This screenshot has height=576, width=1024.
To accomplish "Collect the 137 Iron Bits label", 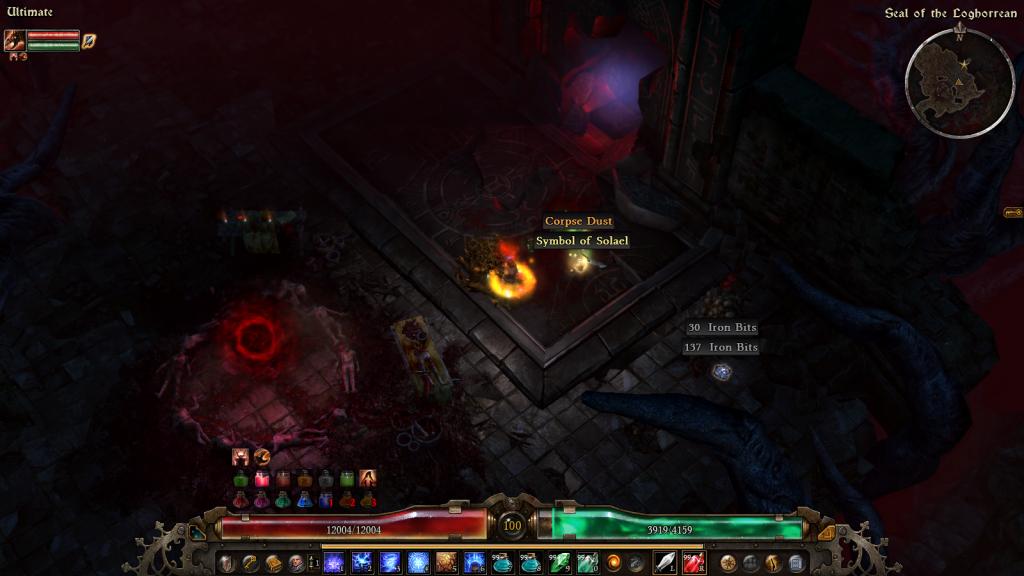I will tap(720, 347).
